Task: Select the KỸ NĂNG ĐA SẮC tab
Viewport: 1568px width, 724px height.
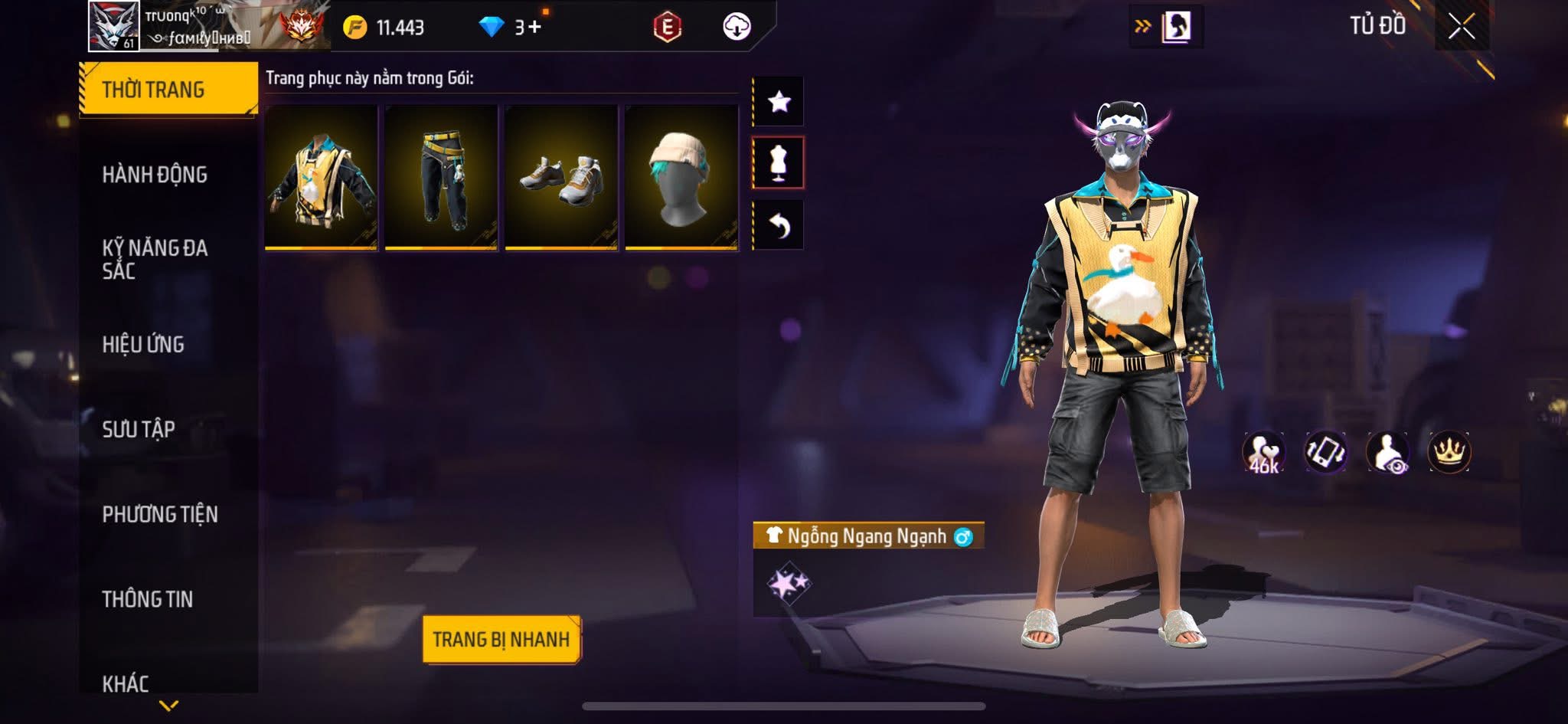Action: click(155, 259)
